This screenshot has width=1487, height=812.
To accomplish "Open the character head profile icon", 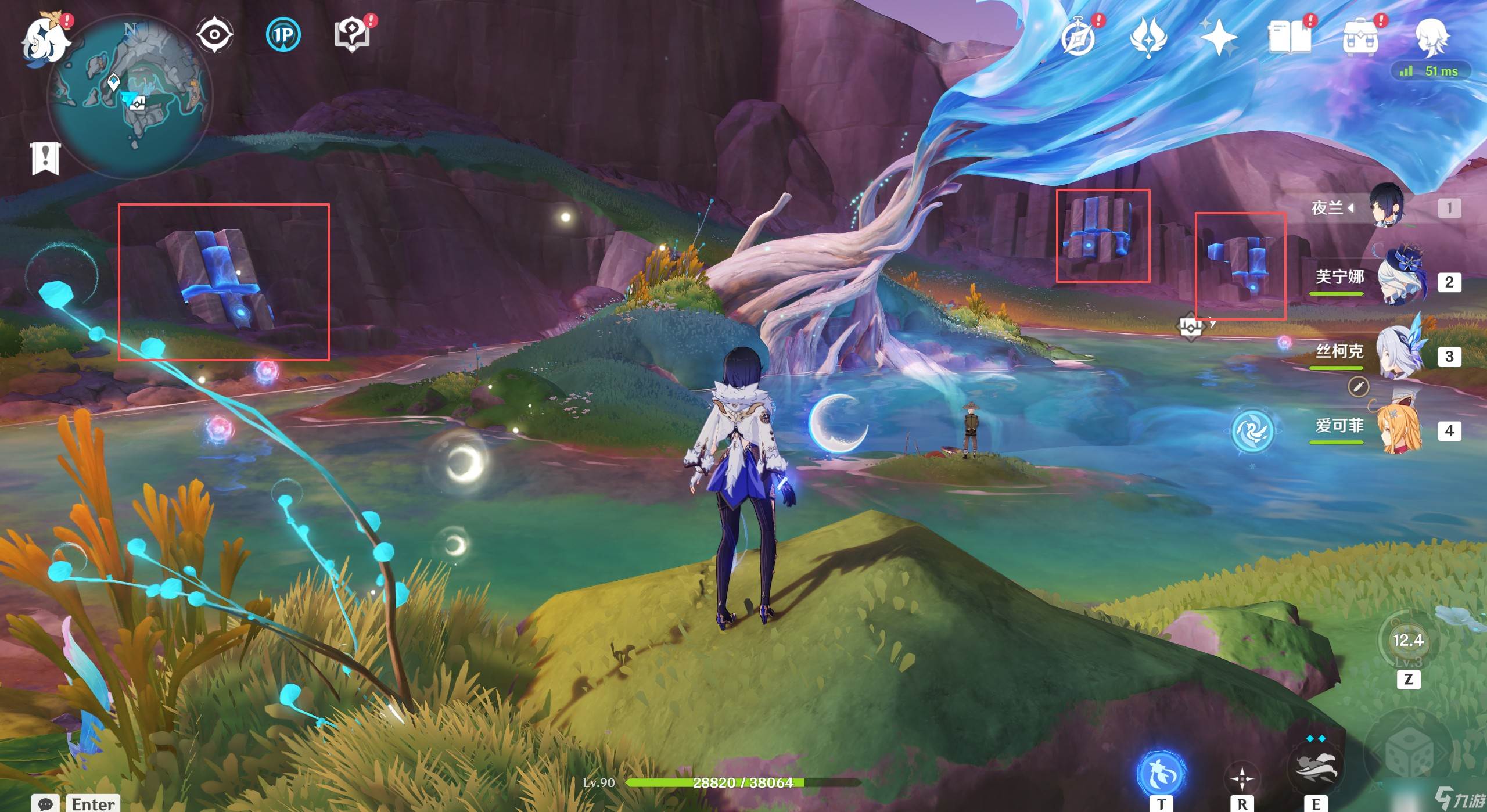I will [x=1431, y=37].
